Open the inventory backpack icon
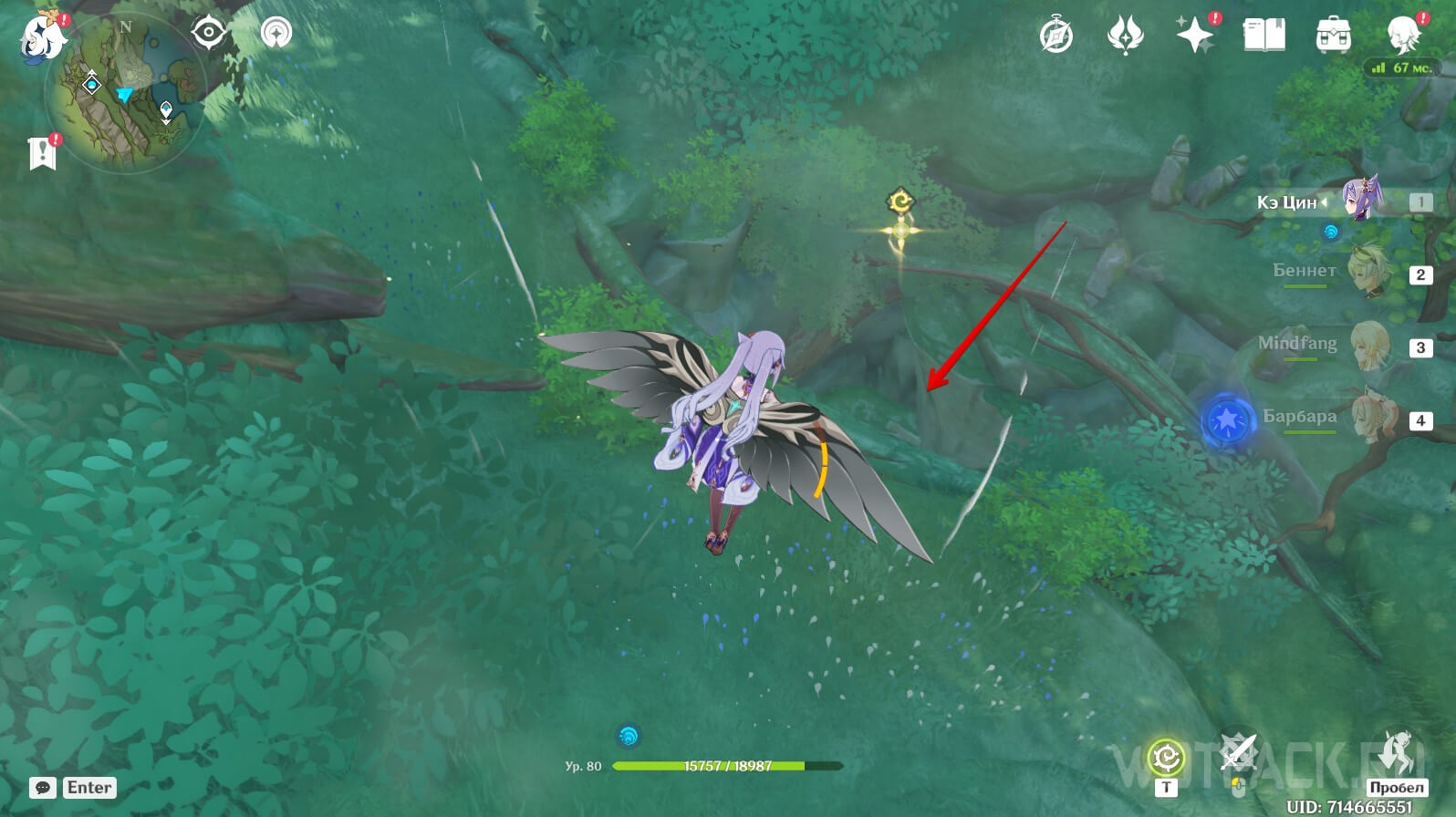This screenshot has width=1456, height=817. [1333, 36]
